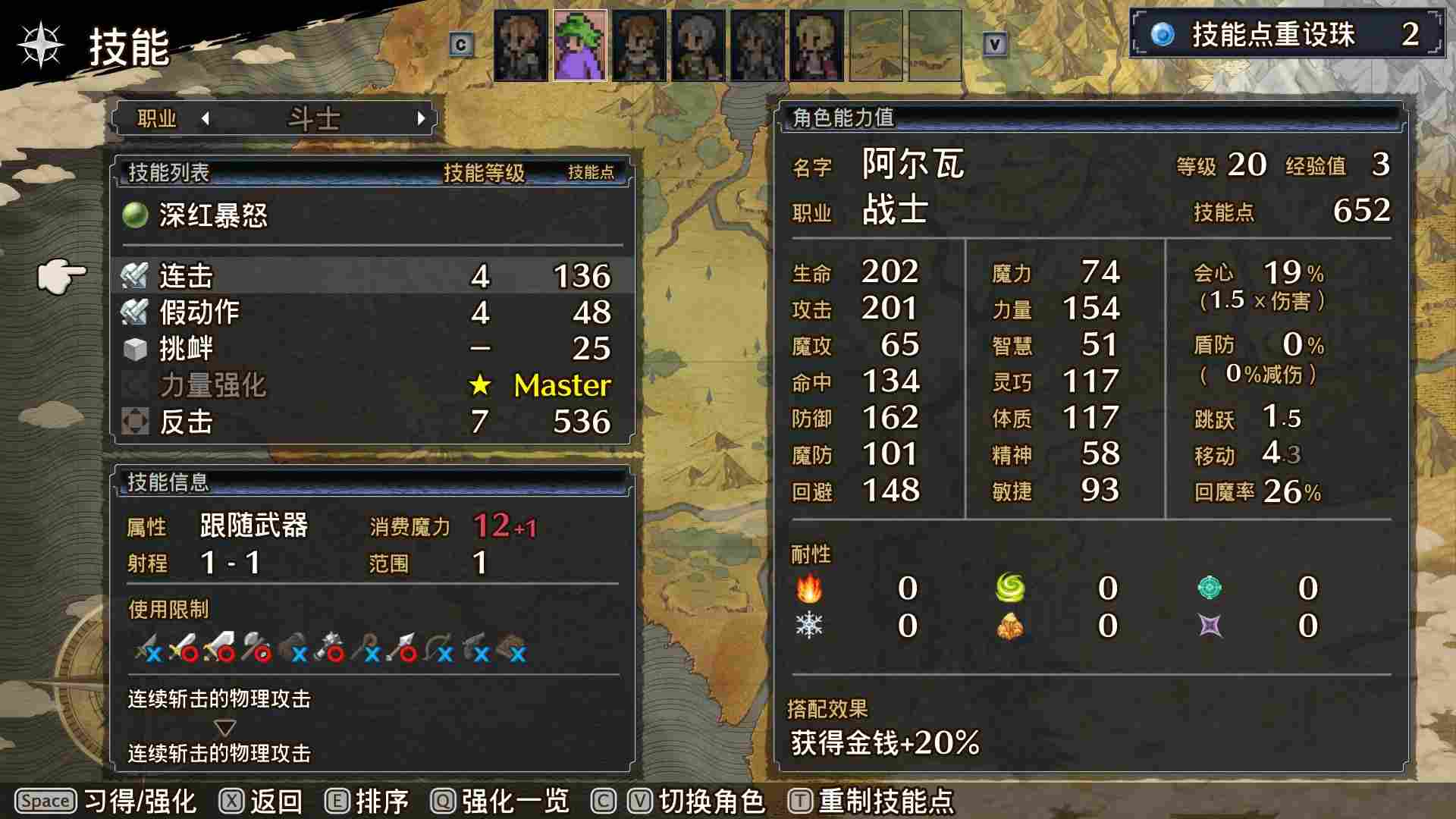This screenshot has height=819, width=1456.
Task: Click the fire resistance flame icon
Action: [811, 588]
